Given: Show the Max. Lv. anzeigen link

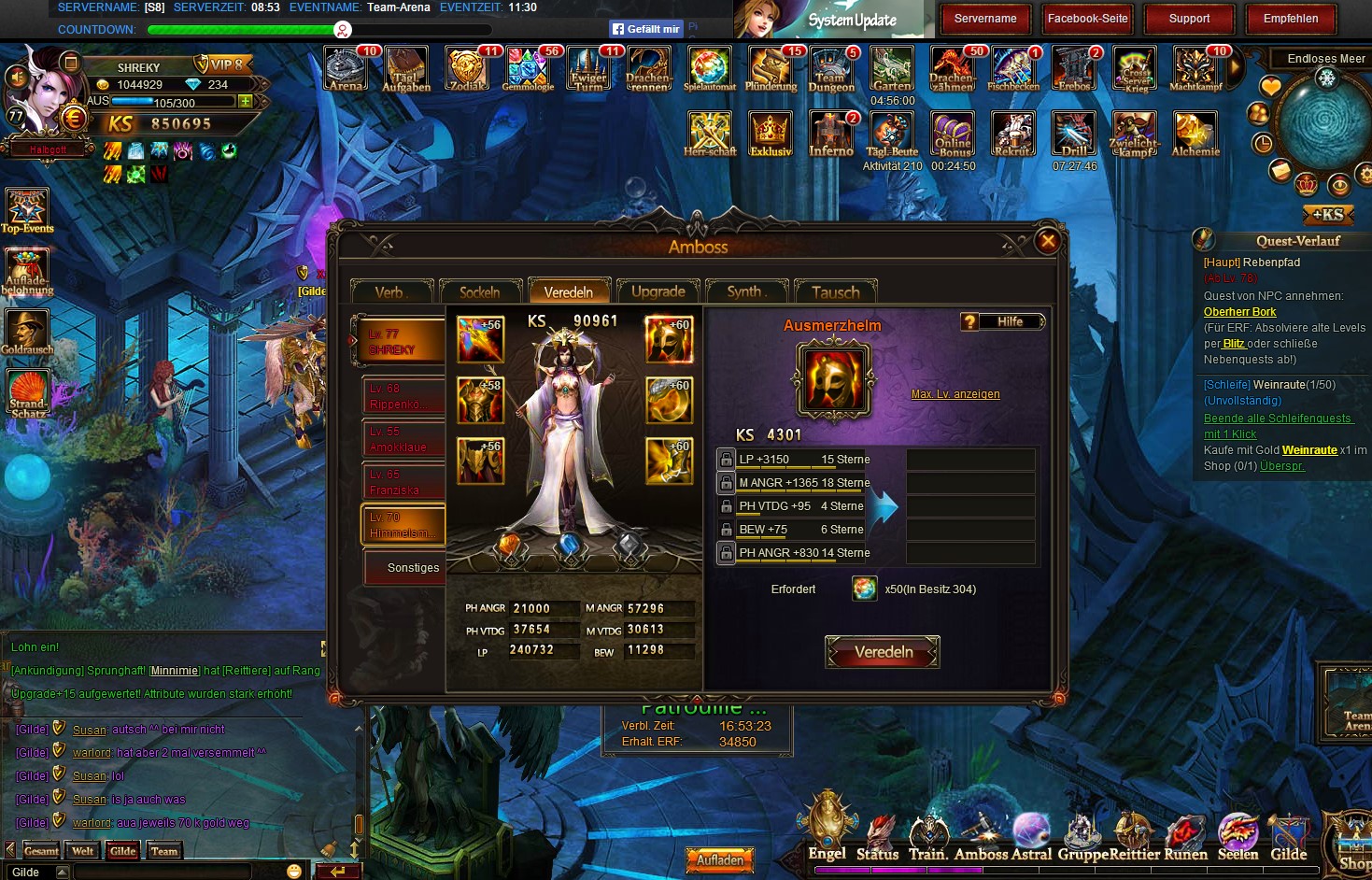Looking at the screenshot, I should (955, 394).
